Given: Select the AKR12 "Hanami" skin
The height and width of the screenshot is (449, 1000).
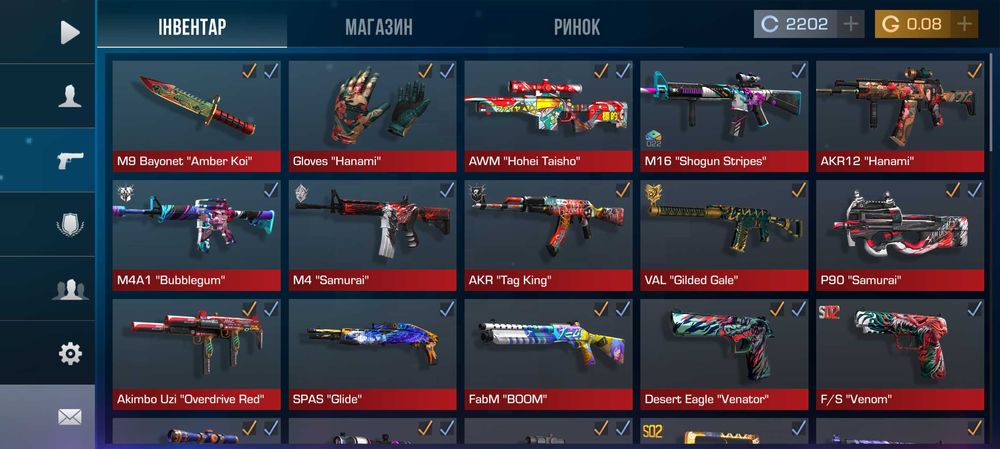Looking at the screenshot, I should click(x=900, y=115).
